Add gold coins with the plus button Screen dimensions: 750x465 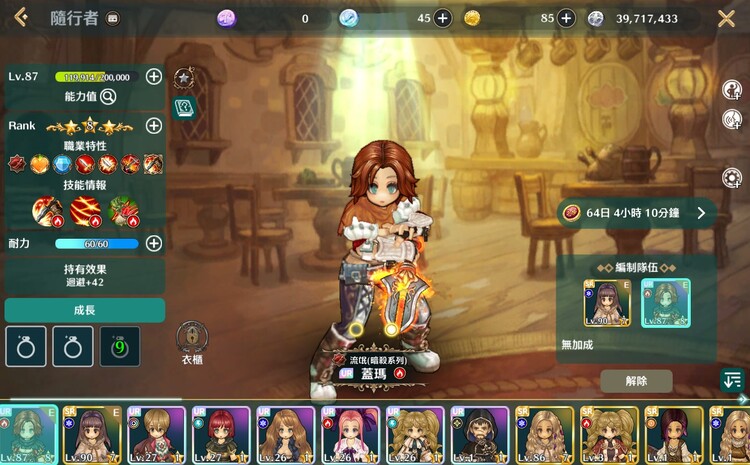point(566,18)
